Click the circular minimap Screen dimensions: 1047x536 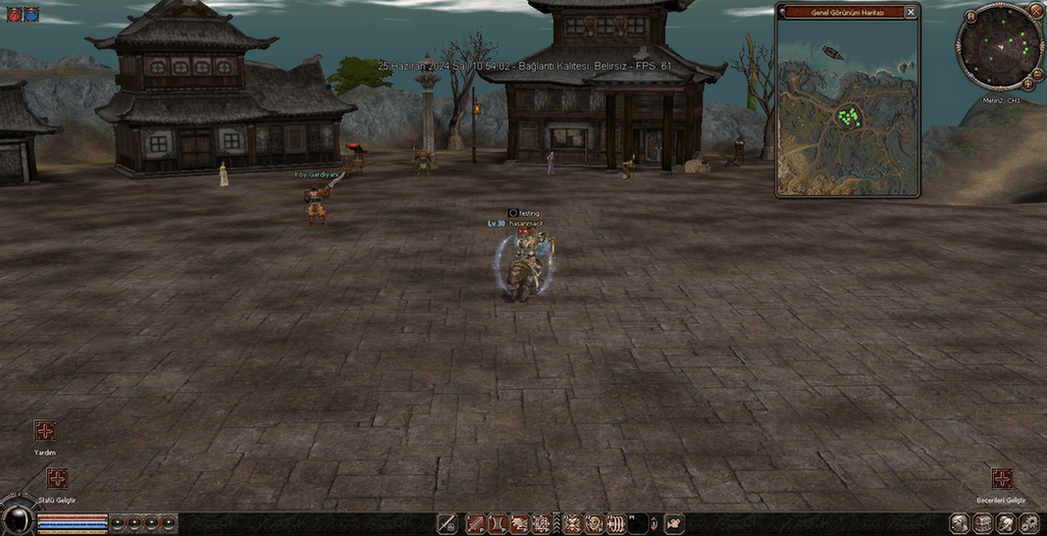coord(998,47)
